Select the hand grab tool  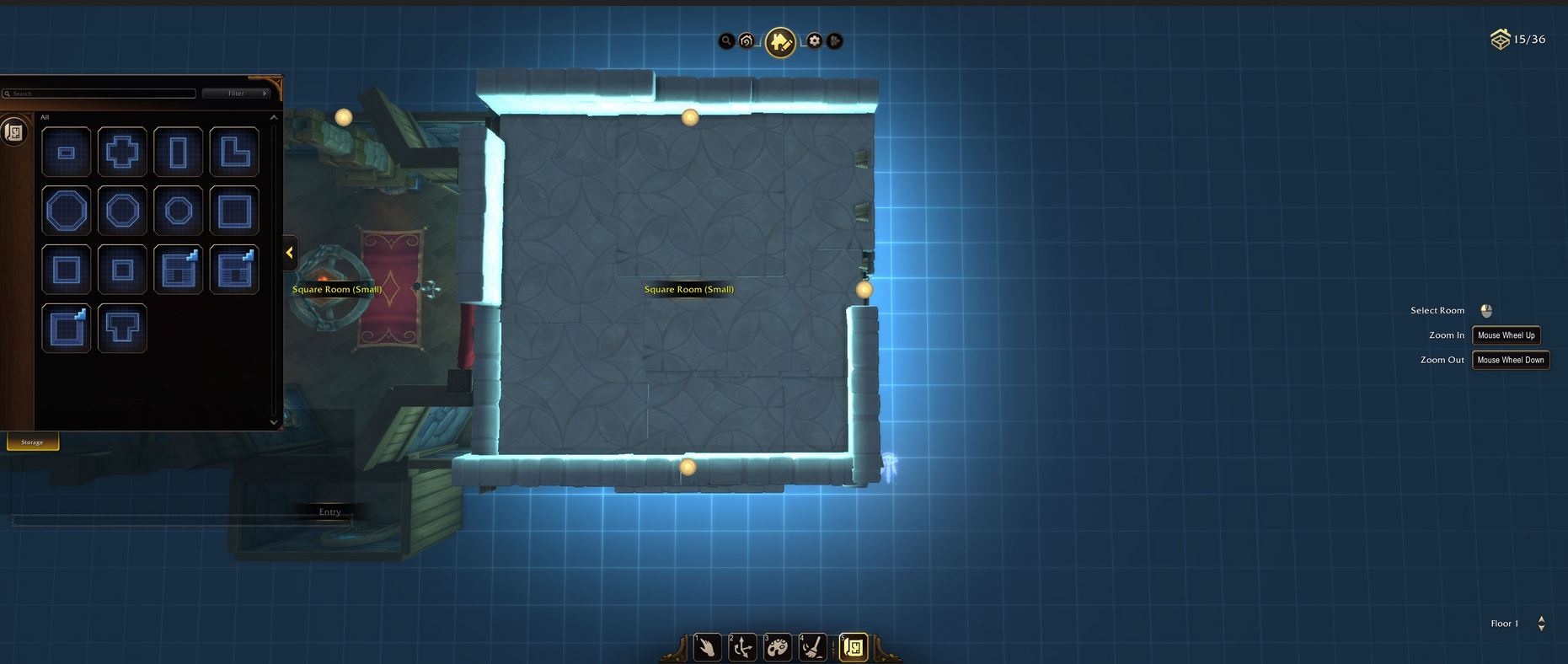[707, 647]
